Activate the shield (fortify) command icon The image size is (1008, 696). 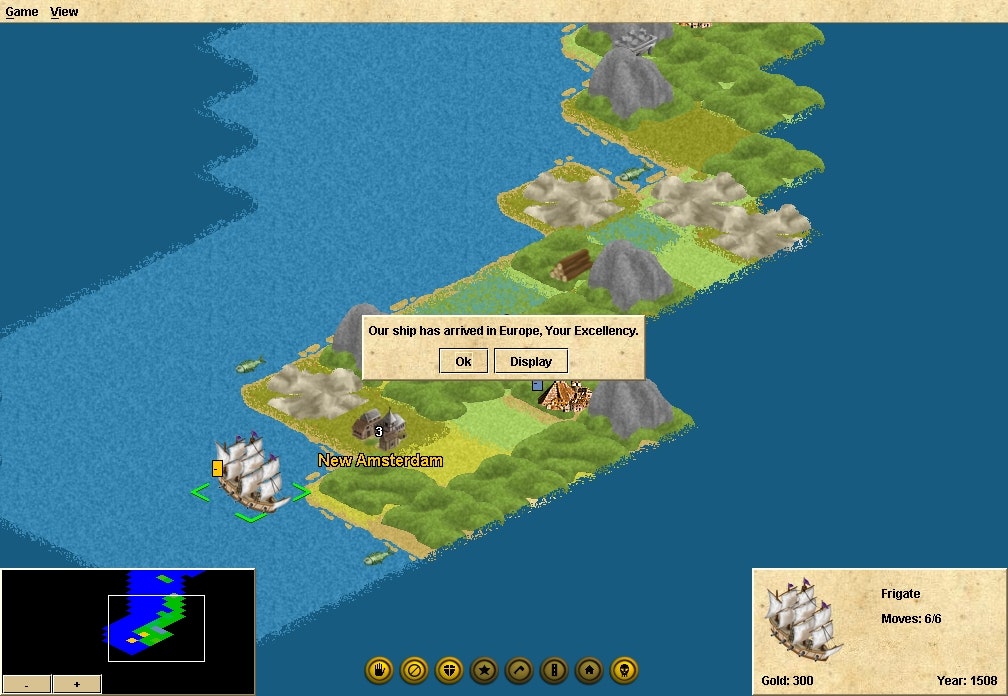449,670
